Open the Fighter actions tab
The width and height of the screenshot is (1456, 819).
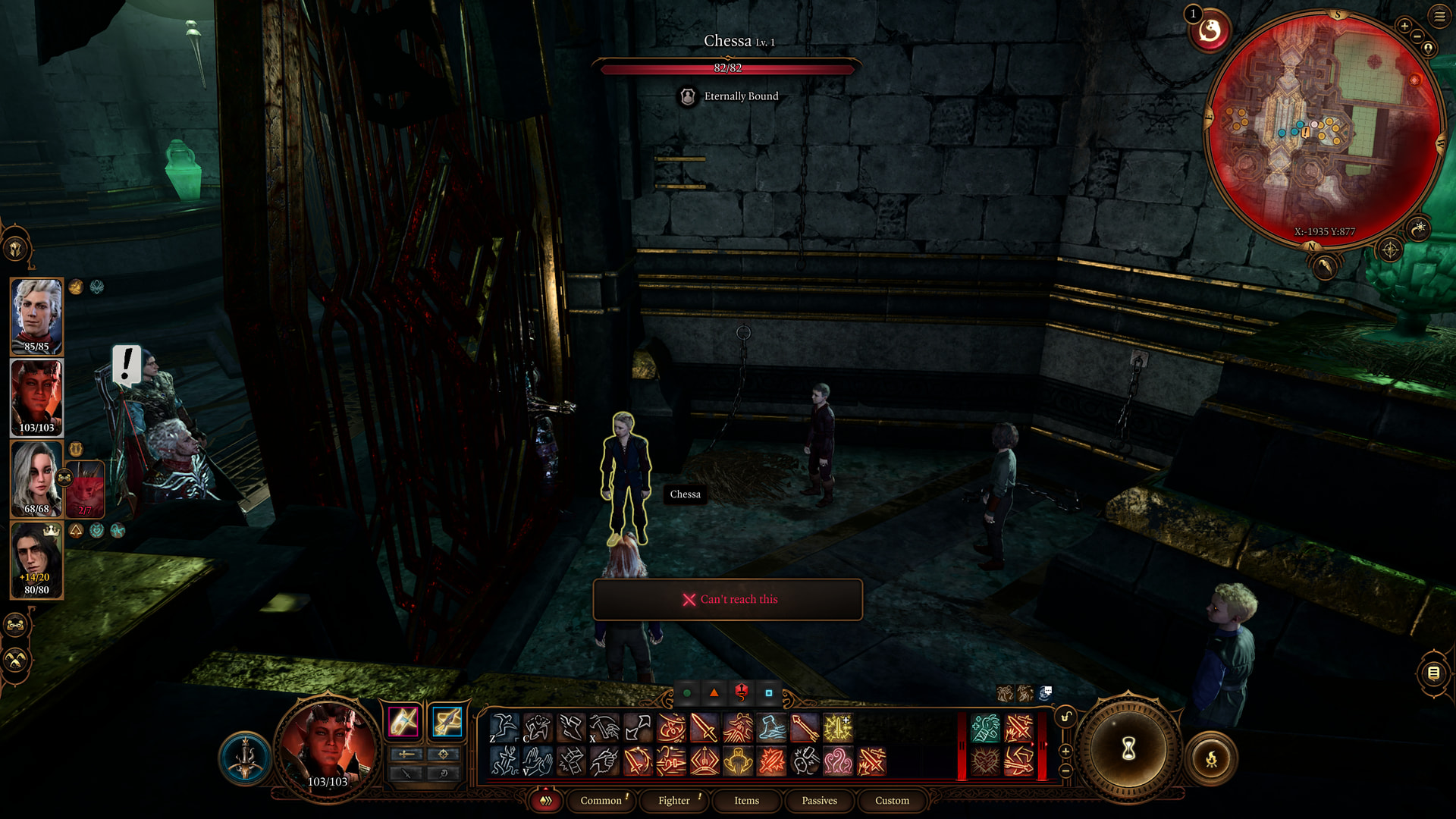tap(673, 800)
